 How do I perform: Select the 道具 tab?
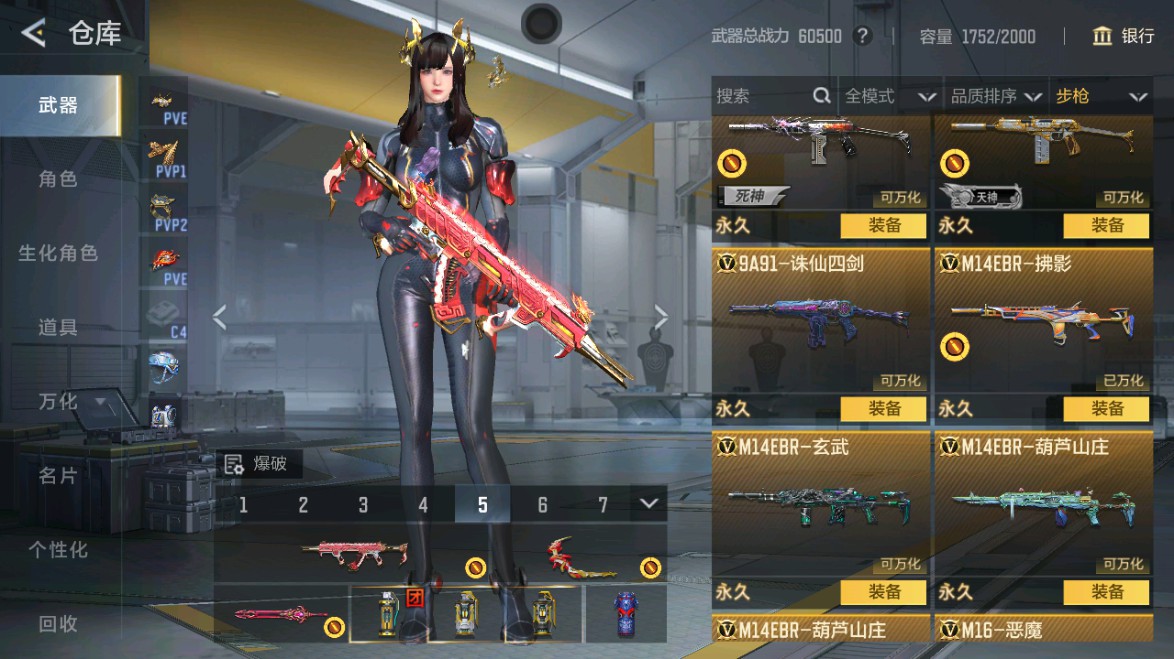pos(58,328)
